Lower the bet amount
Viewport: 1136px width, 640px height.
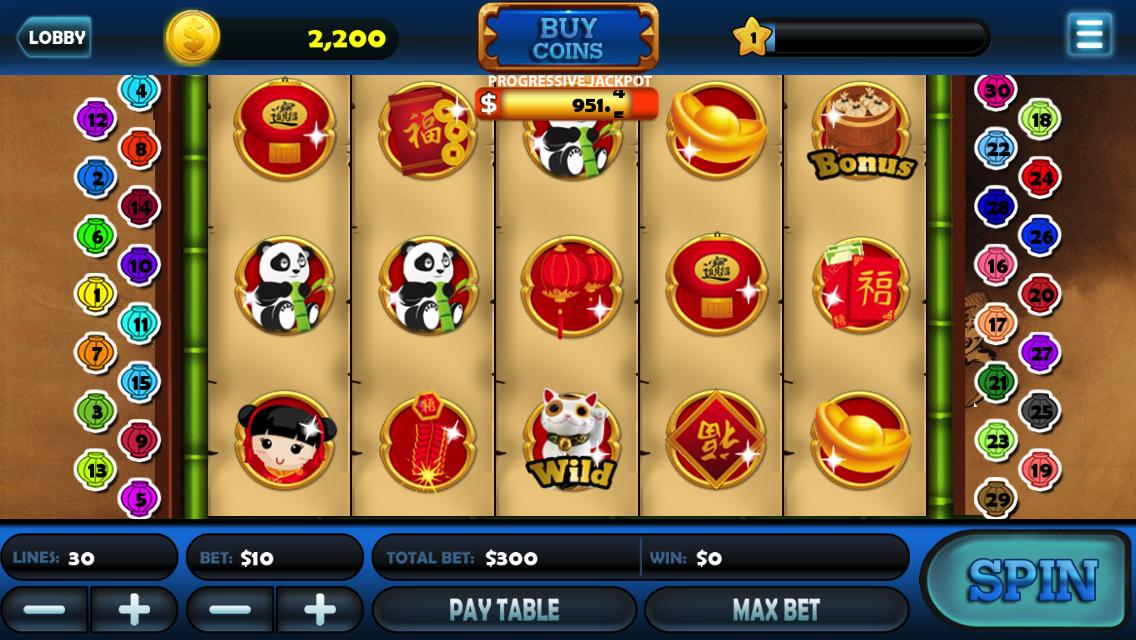point(230,609)
